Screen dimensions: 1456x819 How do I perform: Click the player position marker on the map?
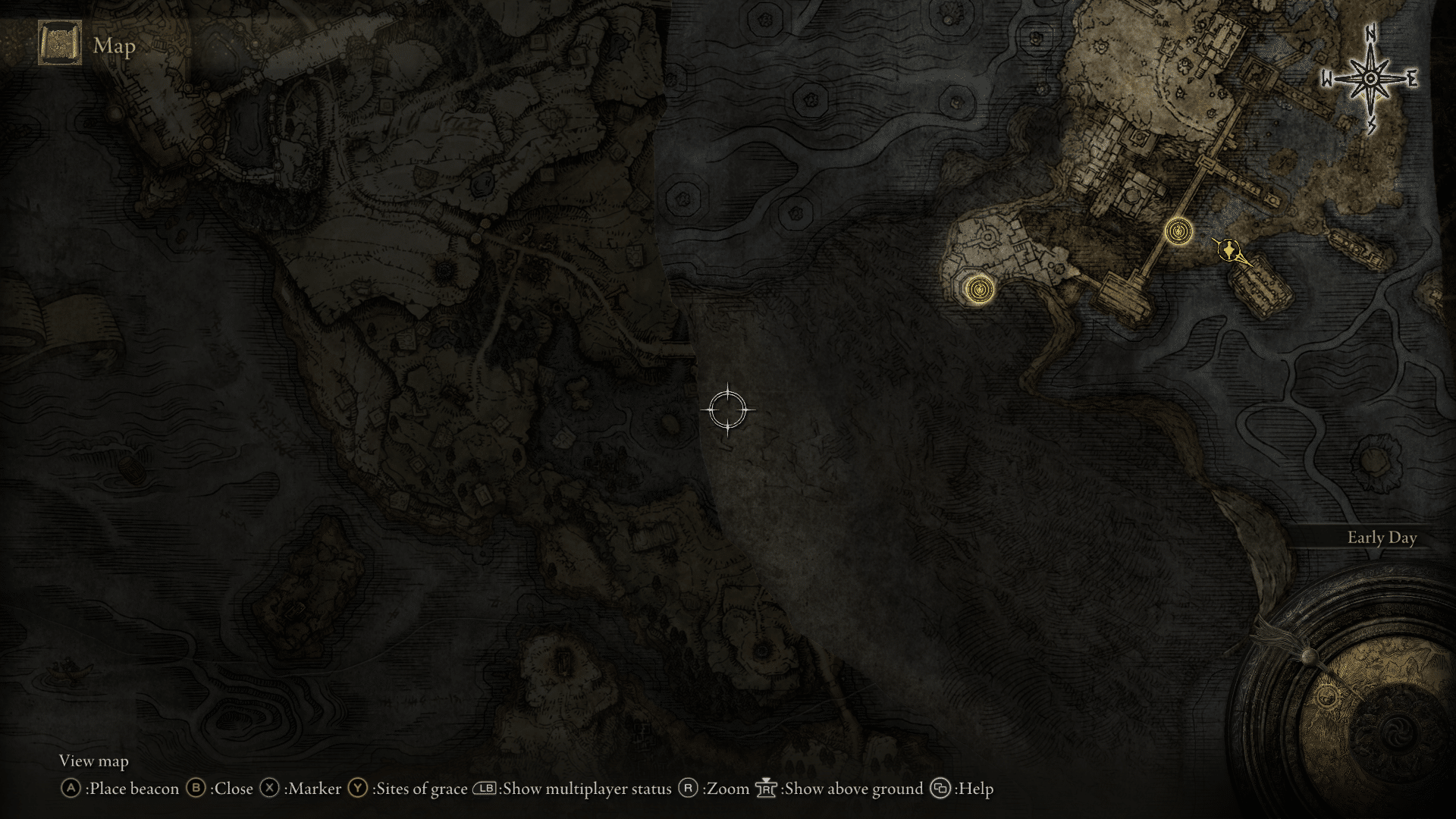pyautogui.click(x=1230, y=251)
